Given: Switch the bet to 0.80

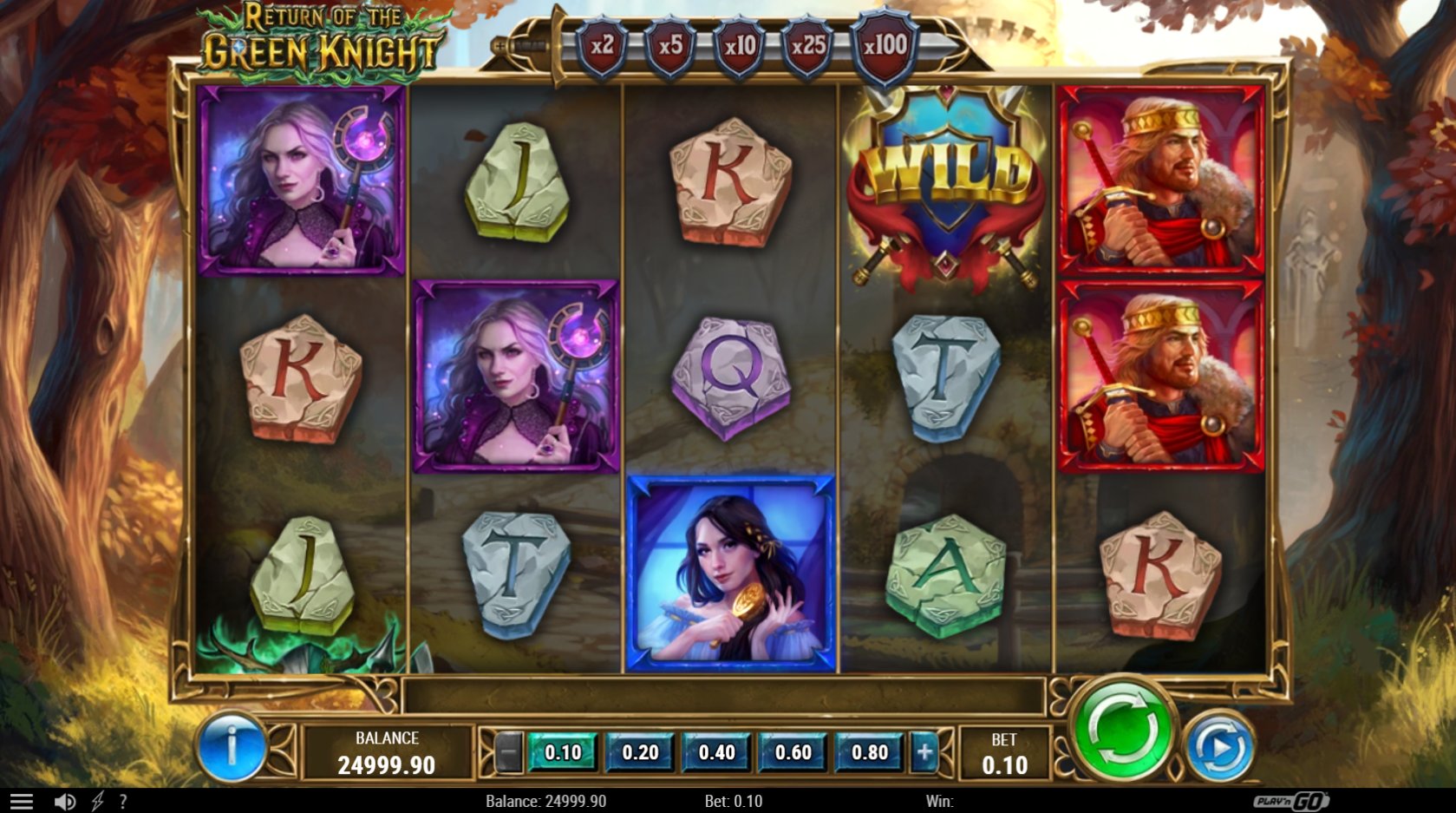Looking at the screenshot, I should click(870, 752).
